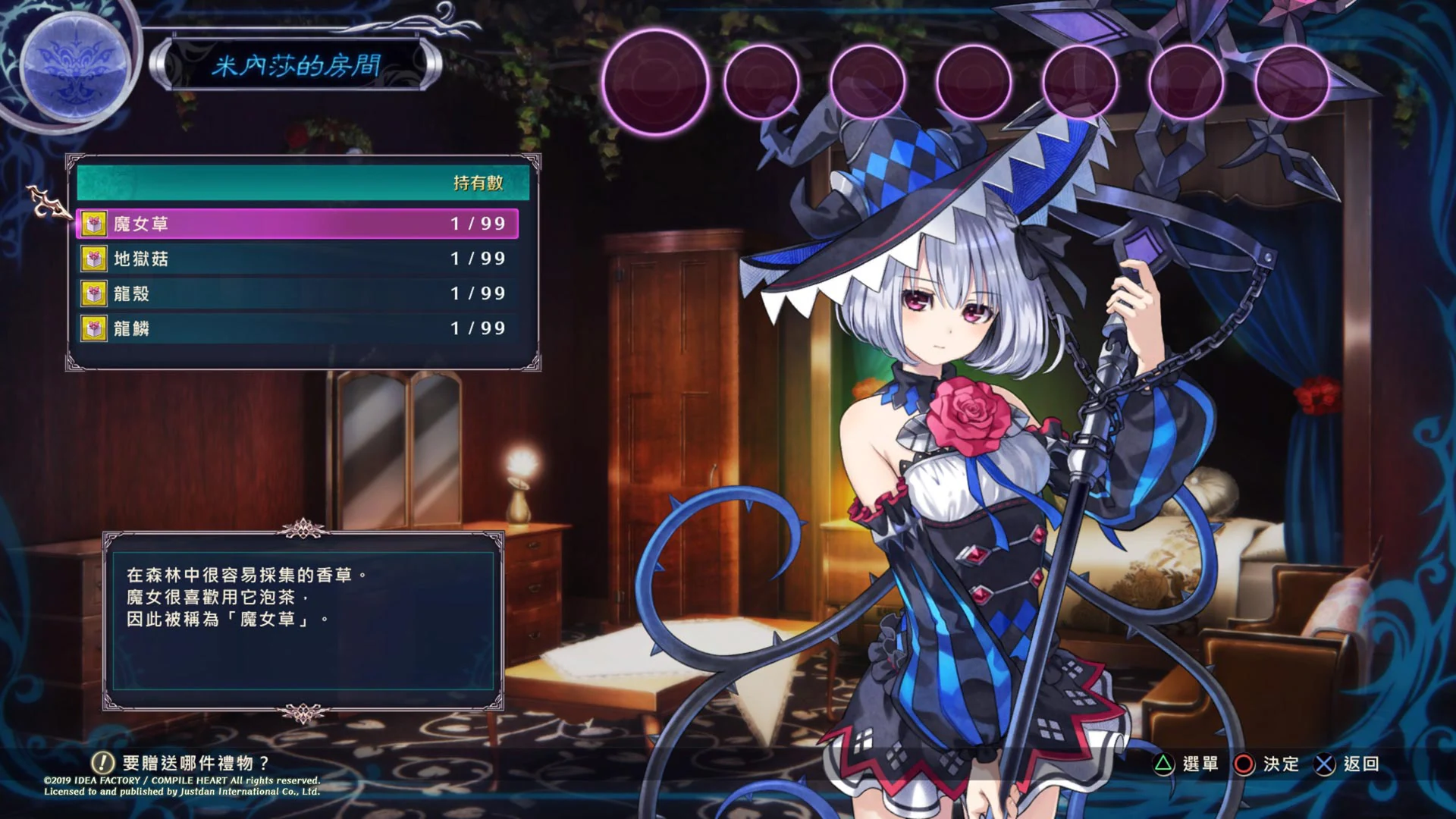Click the gift box icon beside 魔女草
1456x819 pixels.
[x=93, y=223]
